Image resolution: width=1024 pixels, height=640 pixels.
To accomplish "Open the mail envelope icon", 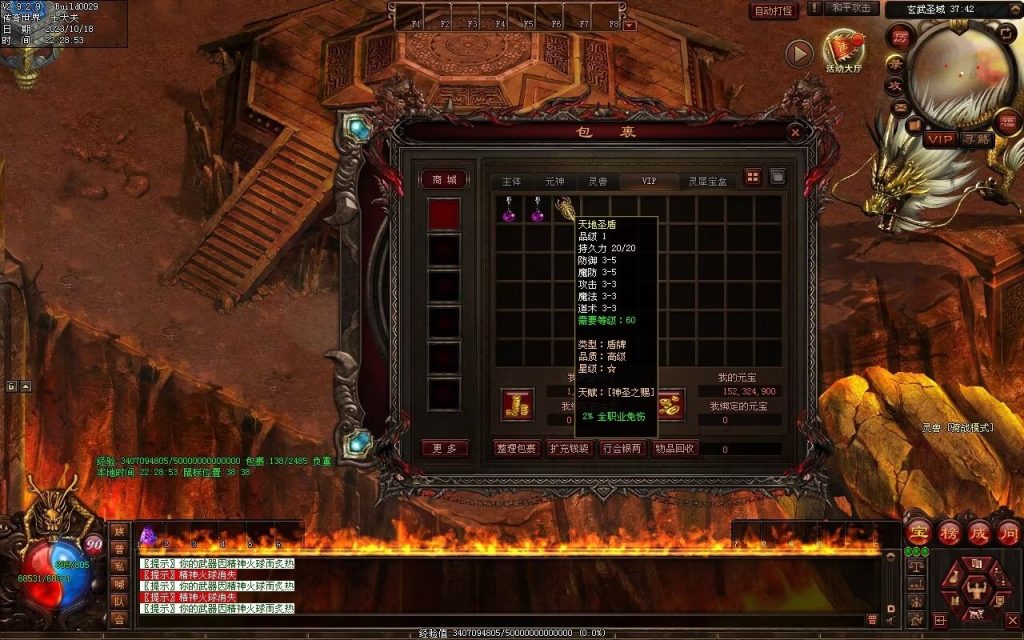I will tap(901, 107).
